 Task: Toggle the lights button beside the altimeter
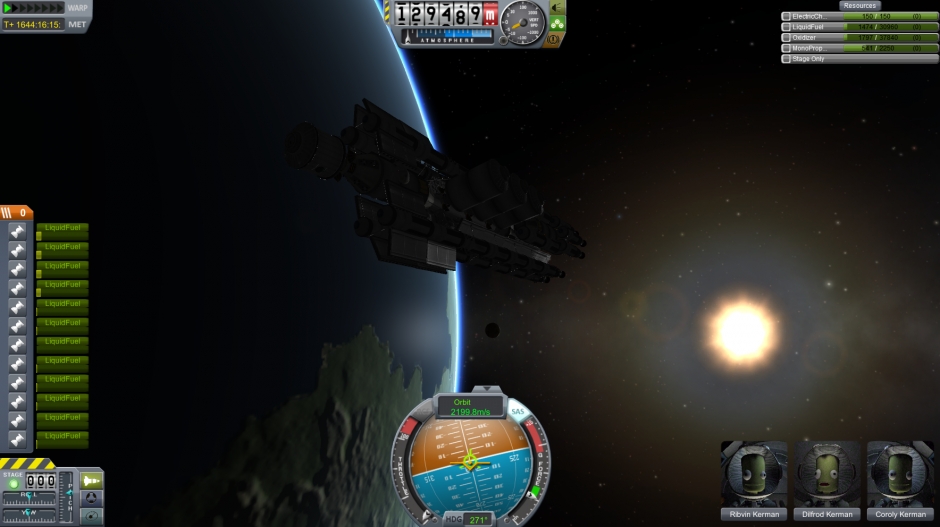[557, 7]
